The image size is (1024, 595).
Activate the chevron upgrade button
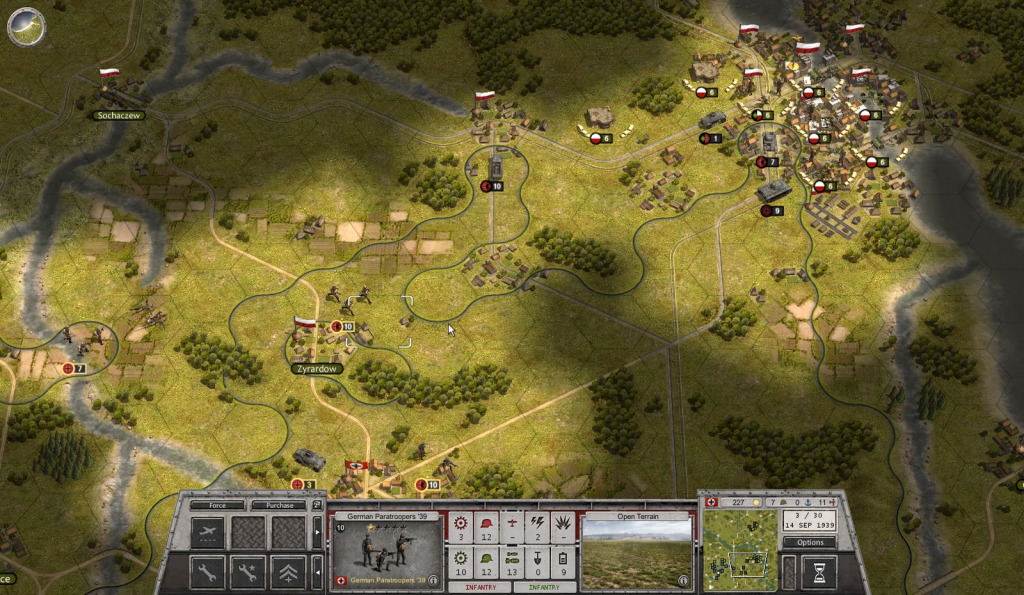pyautogui.click(x=288, y=571)
